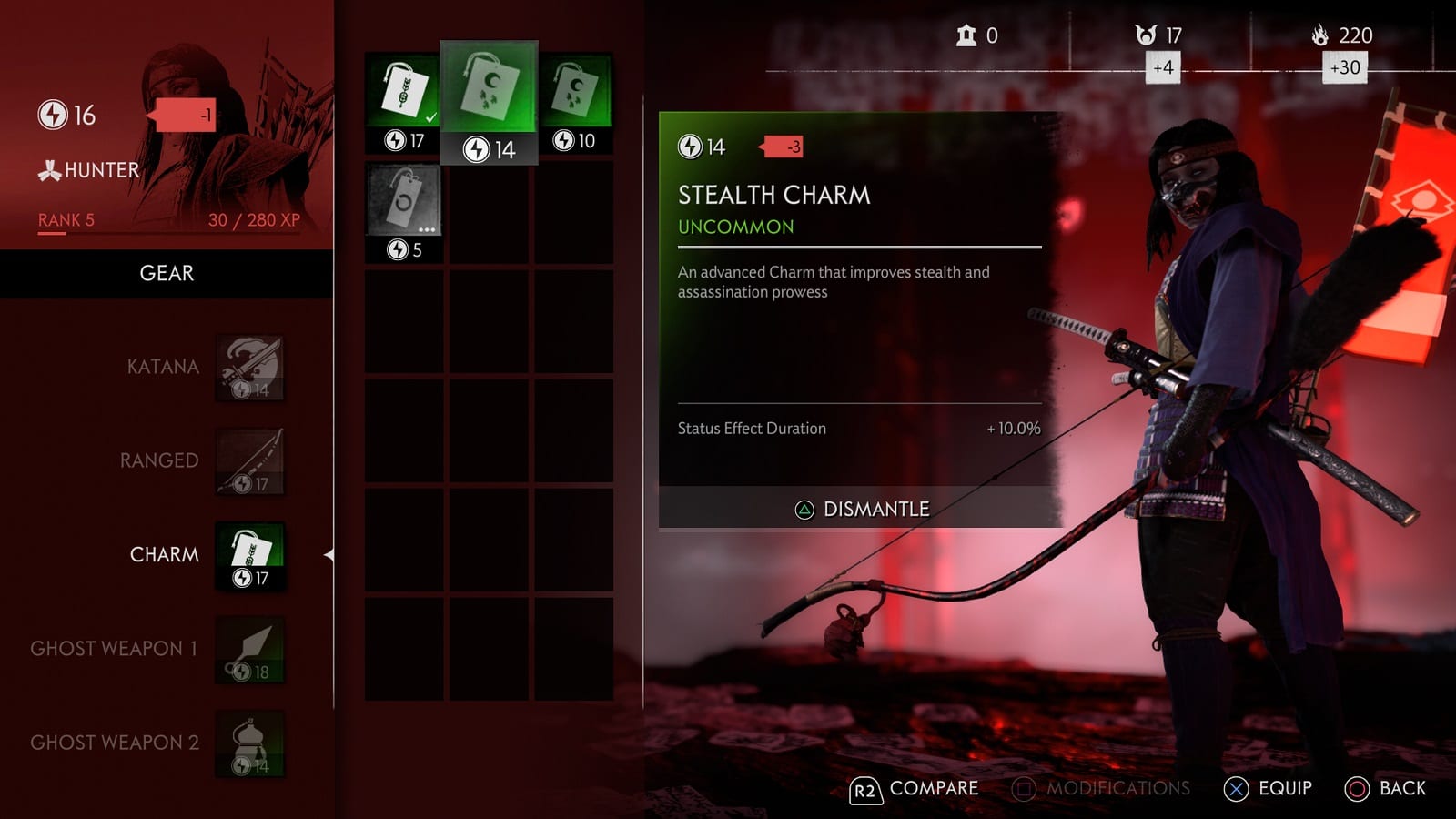Compare the selected charm
Screen dimensions: 1456x819
[x=914, y=789]
